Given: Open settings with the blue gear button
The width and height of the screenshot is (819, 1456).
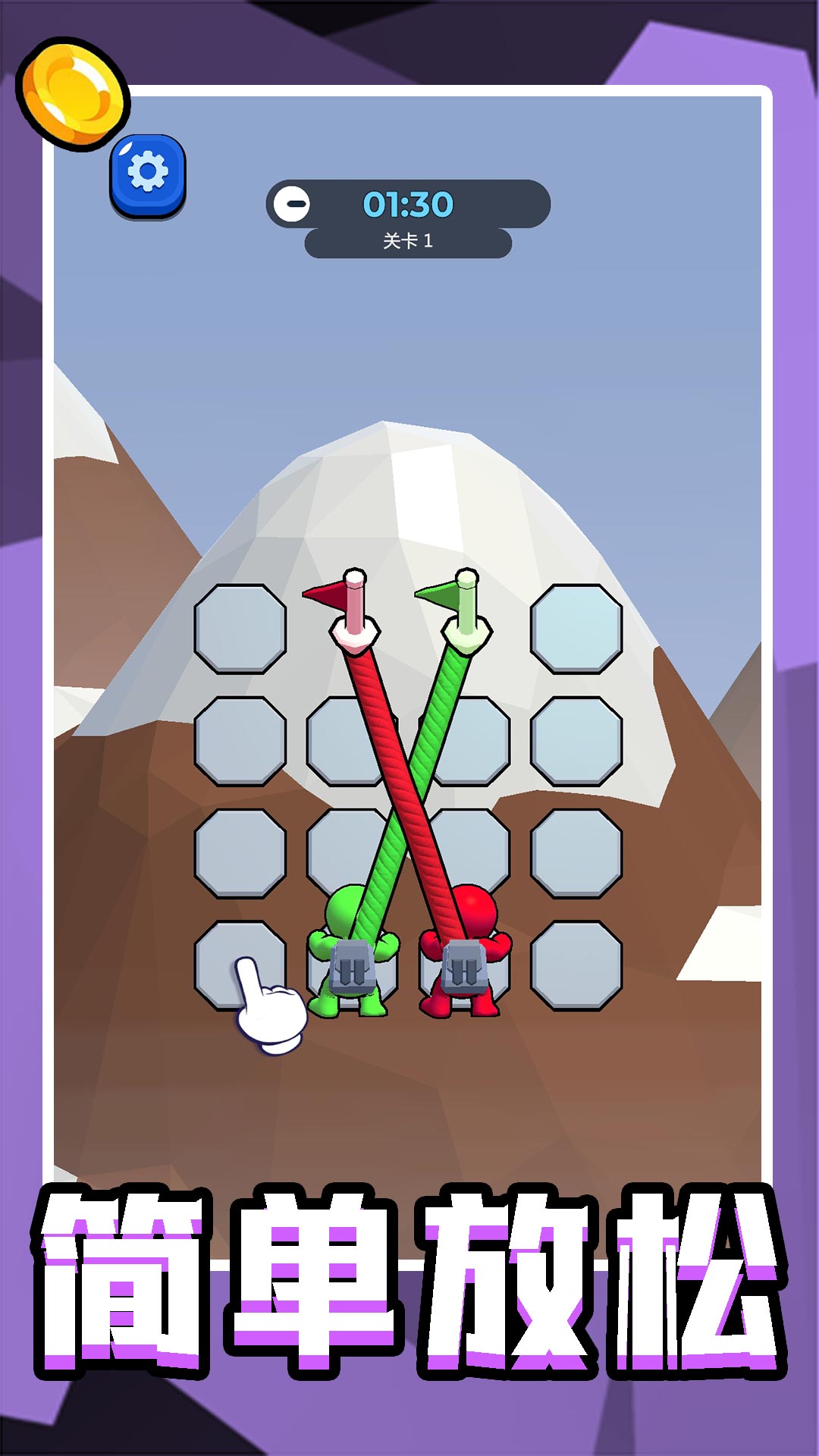Looking at the screenshot, I should 148,174.
